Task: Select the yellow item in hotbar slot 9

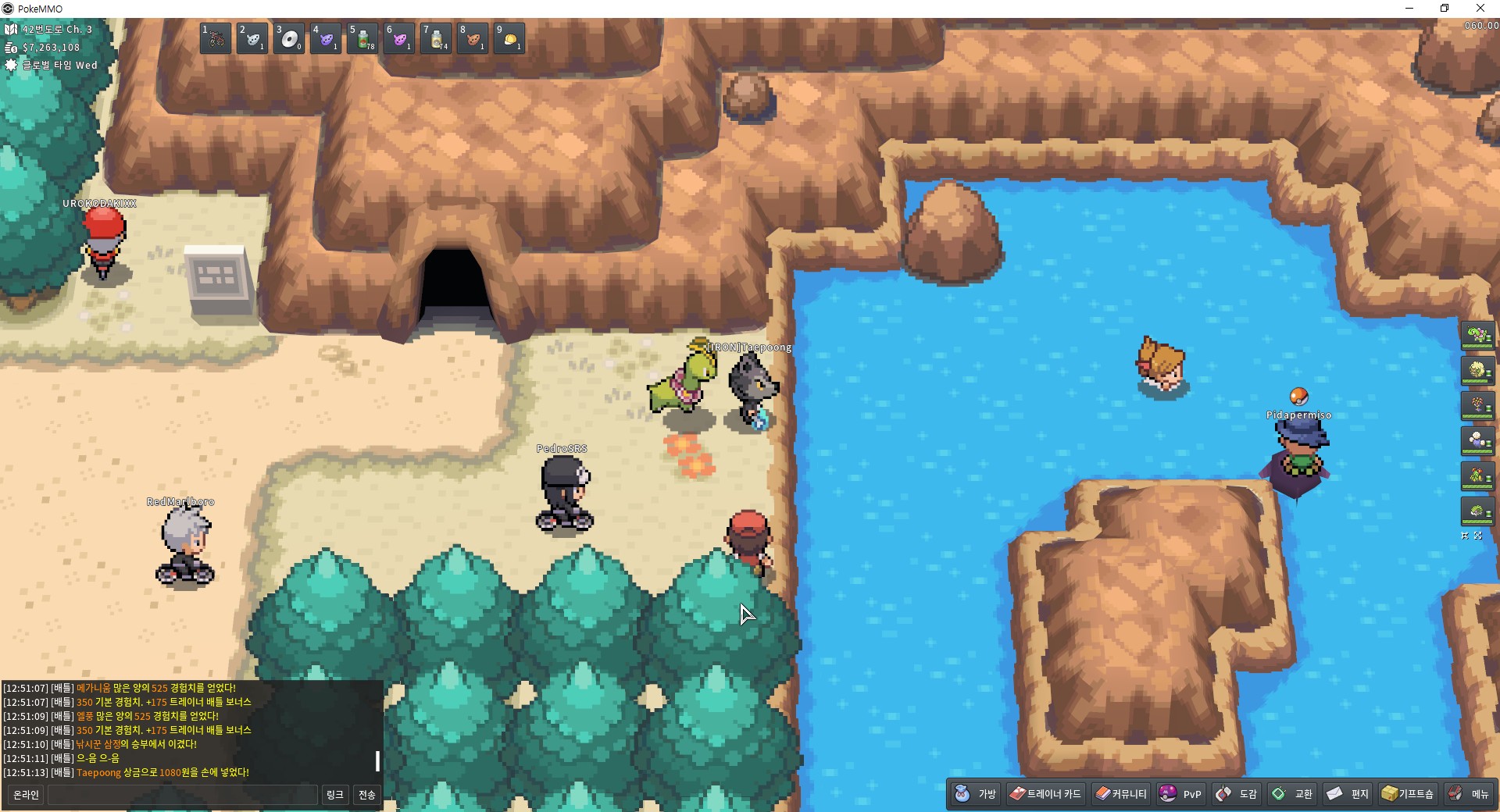Action: pos(510,38)
